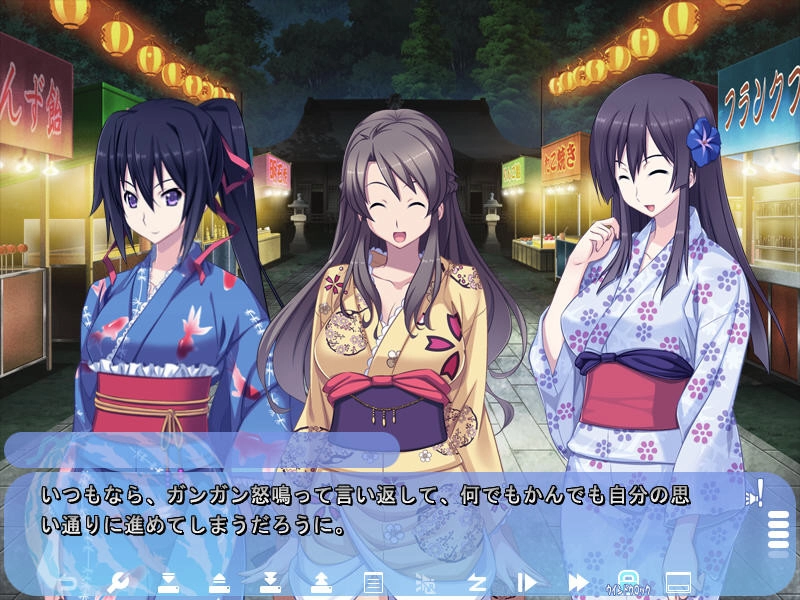Click the return arrow icon in the toolbar
Screen dimensions: 800x600
[x=69, y=582]
